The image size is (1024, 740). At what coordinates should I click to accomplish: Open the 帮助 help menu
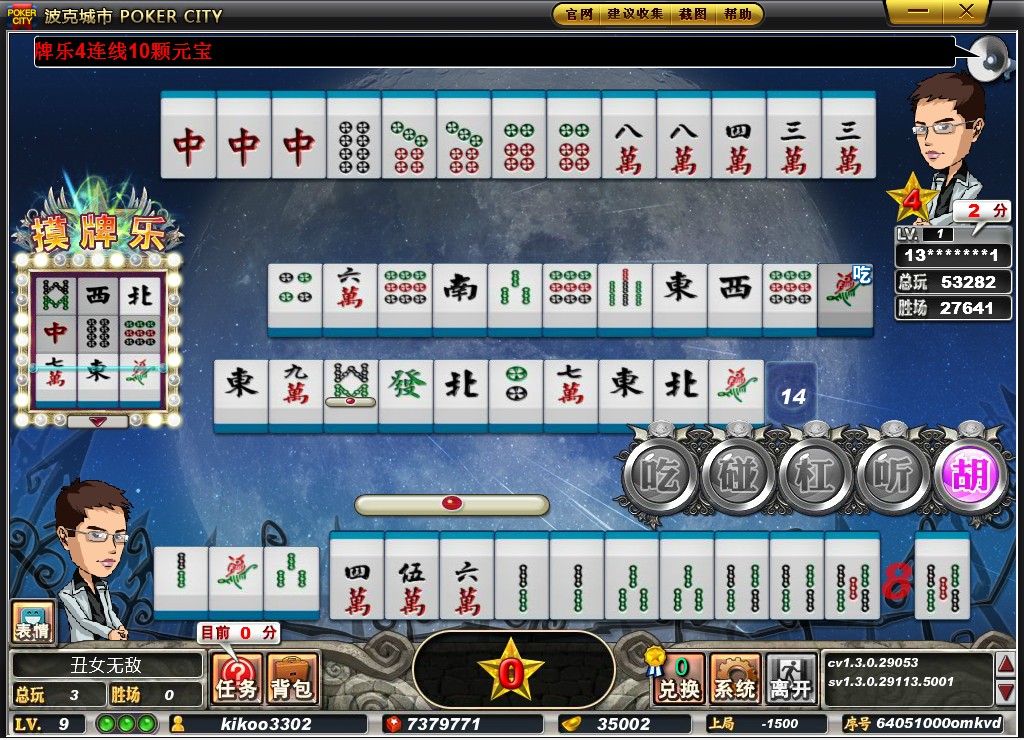point(739,14)
